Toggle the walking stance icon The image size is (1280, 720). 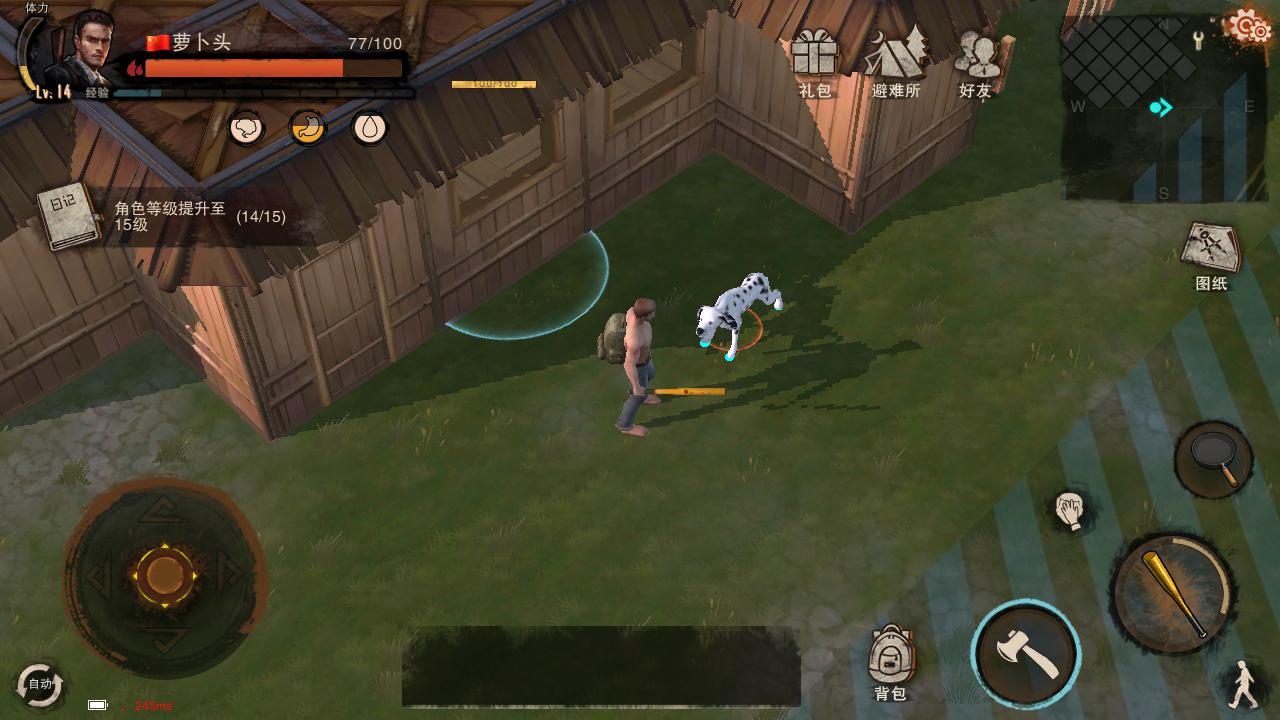tap(1243, 684)
